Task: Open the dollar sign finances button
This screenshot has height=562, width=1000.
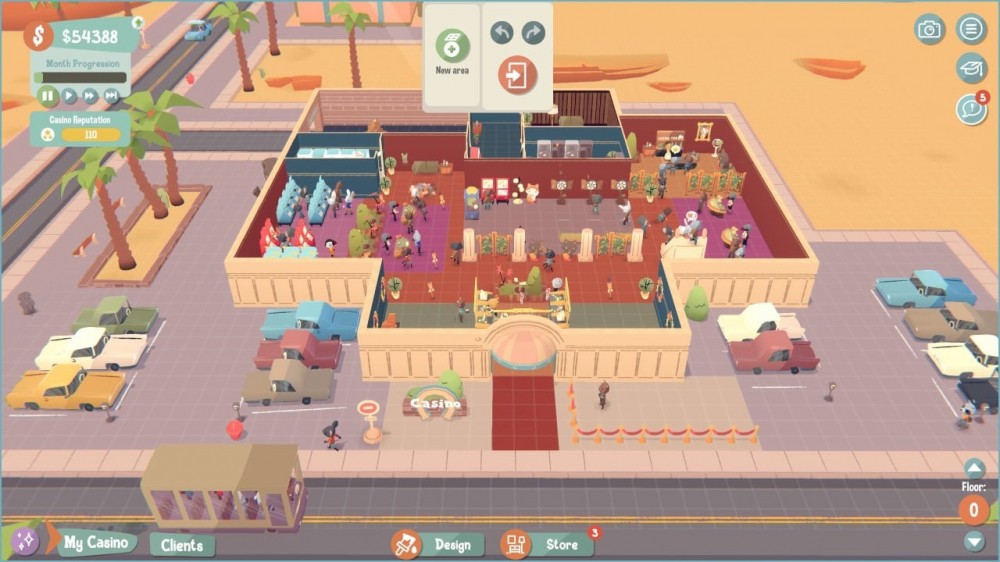Action: [x=39, y=36]
